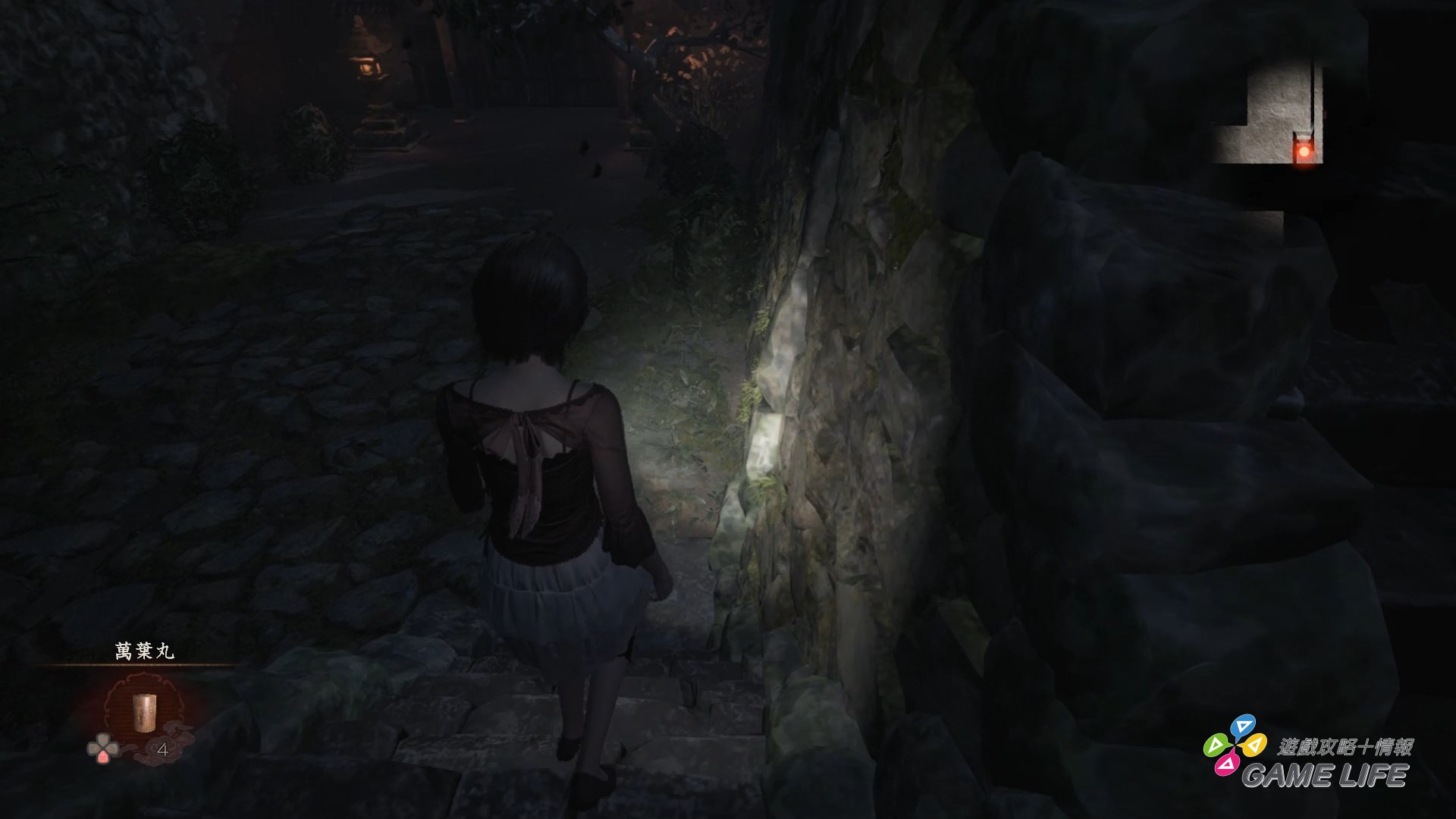Click the right D-pad direction segment
This screenshot has height=819, width=1456.
pos(112,748)
